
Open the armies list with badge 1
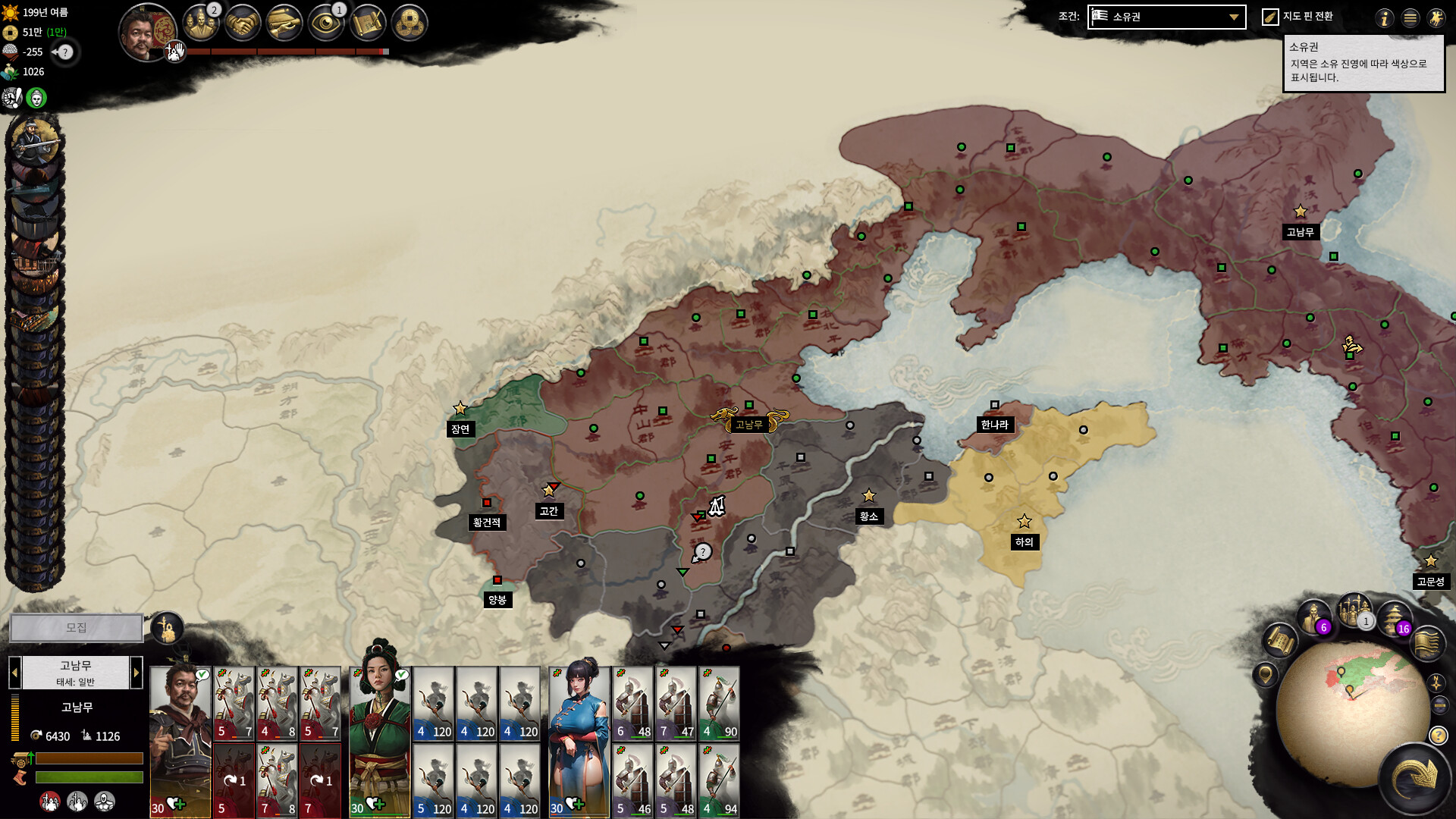coord(1354,611)
